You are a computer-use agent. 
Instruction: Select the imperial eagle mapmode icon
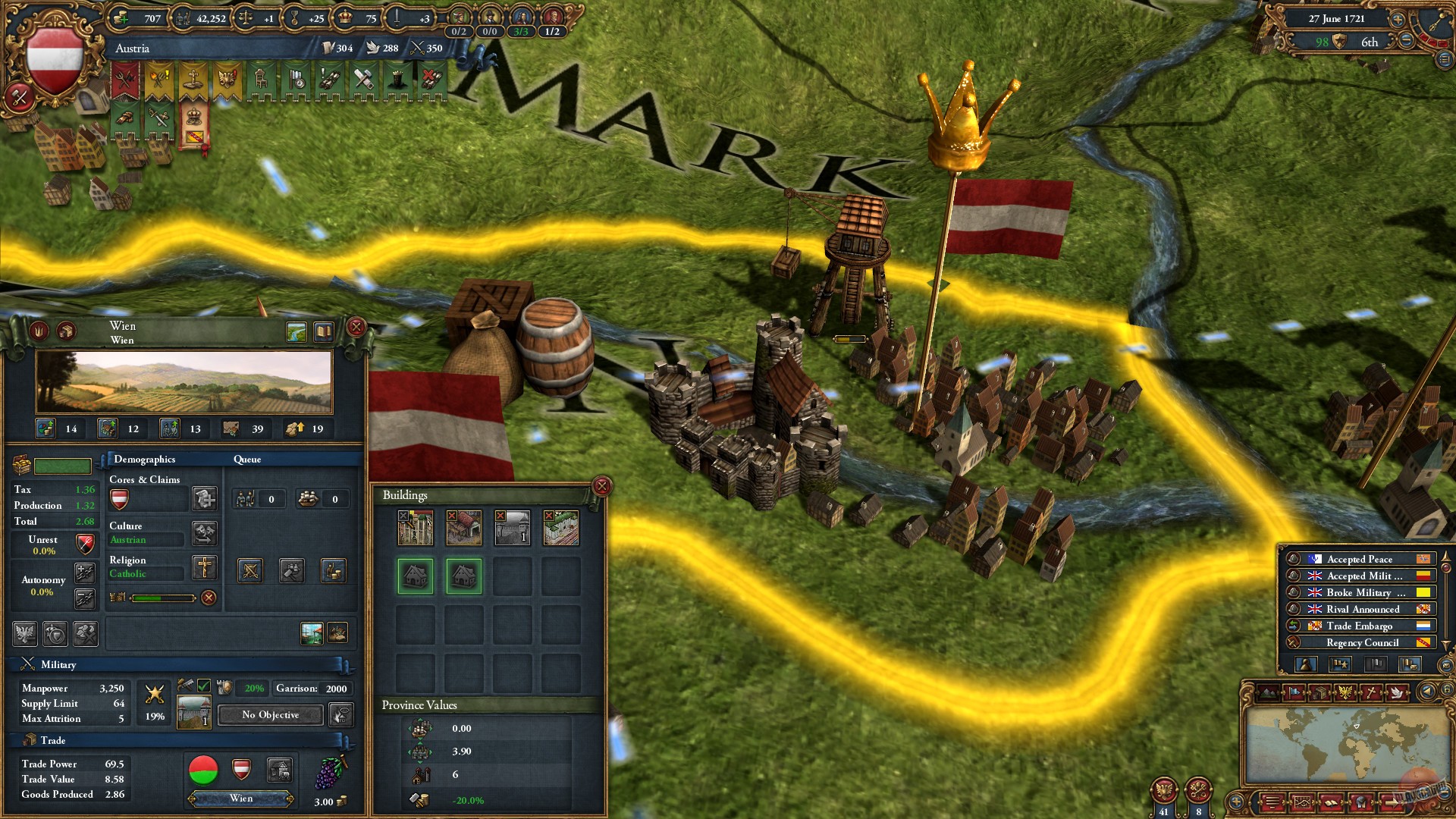pyautogui.click(x=1345, y=692)
